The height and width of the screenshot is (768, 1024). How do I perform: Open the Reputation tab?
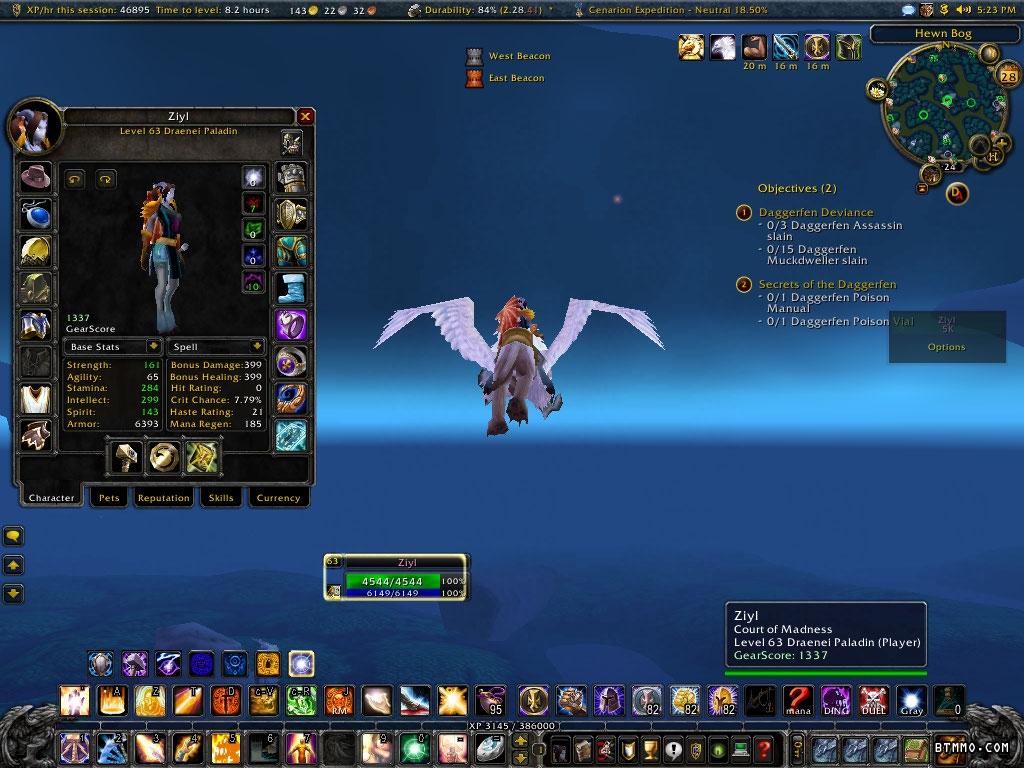click(163, 497)
